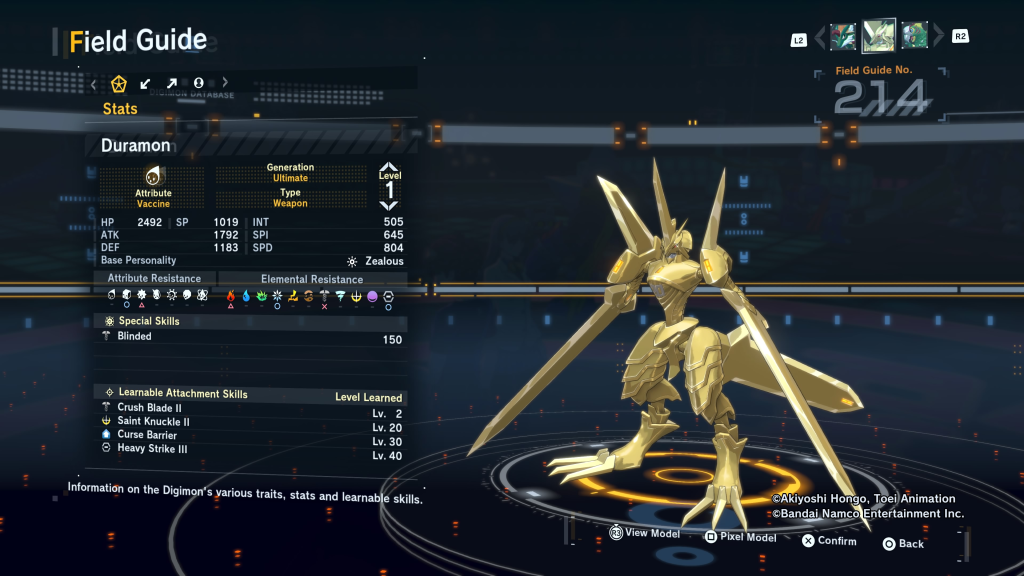Switch to the down-left arrow tab
The width and height of the screenshot is (1024, 576).
click(146, 83)
